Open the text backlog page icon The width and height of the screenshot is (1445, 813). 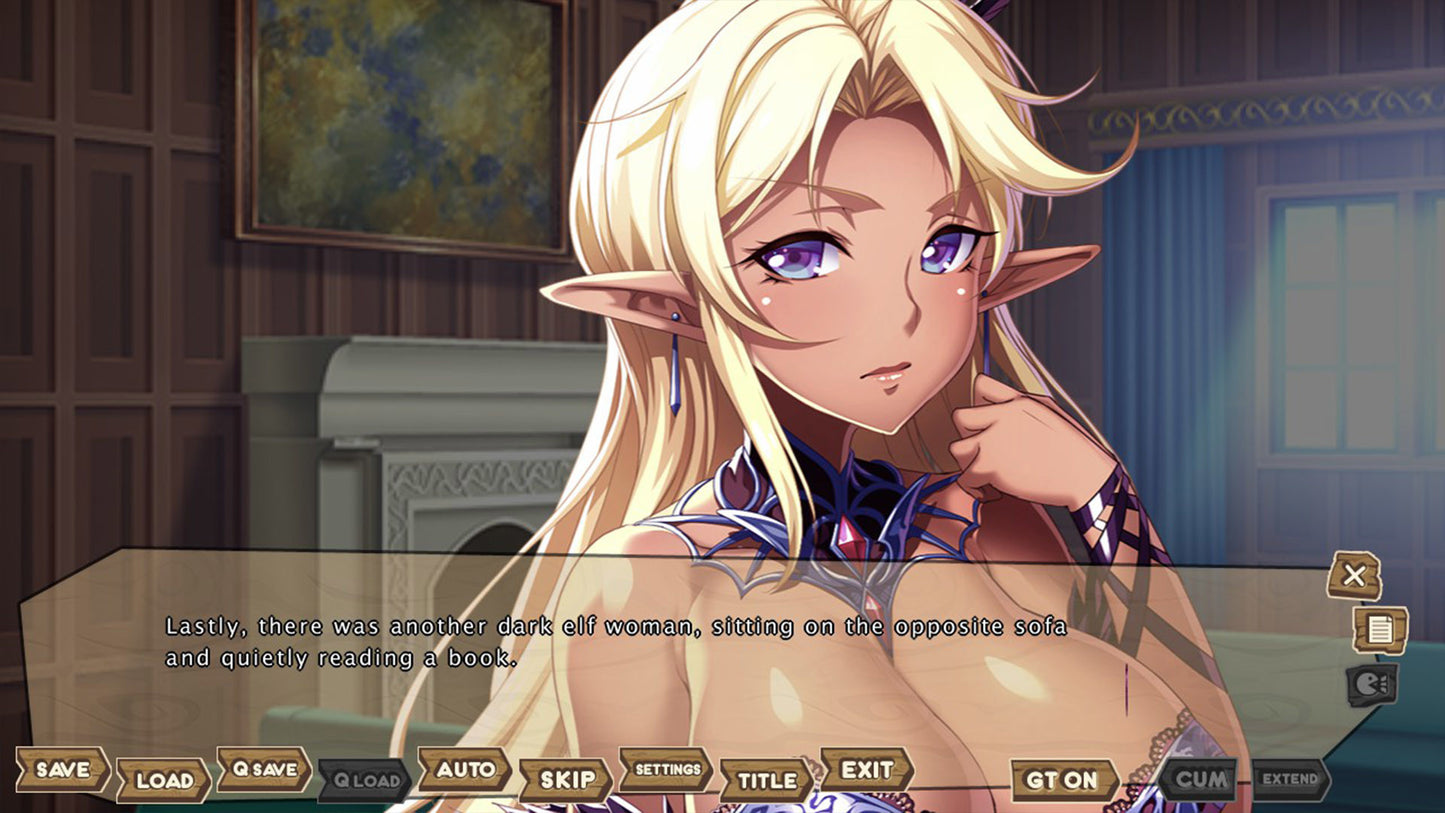coord(1380,630)
